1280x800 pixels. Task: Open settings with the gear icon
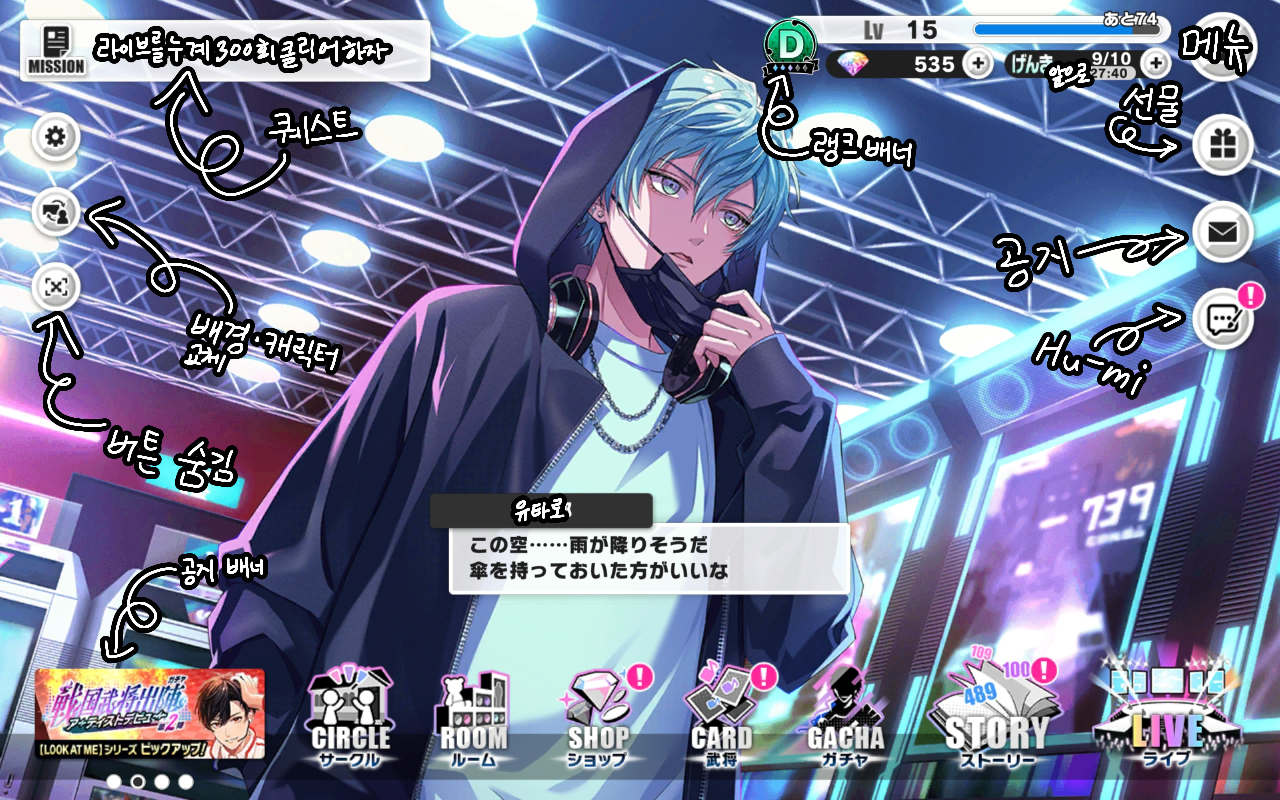tap(56, 137)
